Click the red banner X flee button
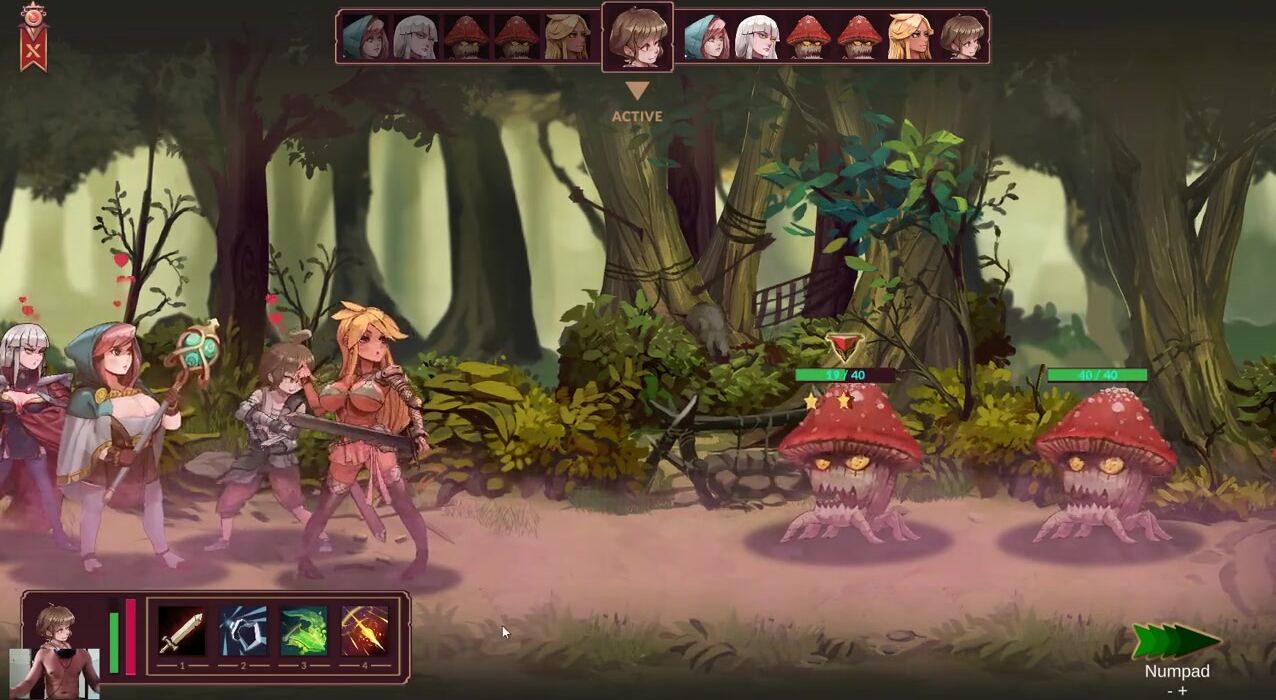Screen dimensions: 1276x700 (34, 40)
